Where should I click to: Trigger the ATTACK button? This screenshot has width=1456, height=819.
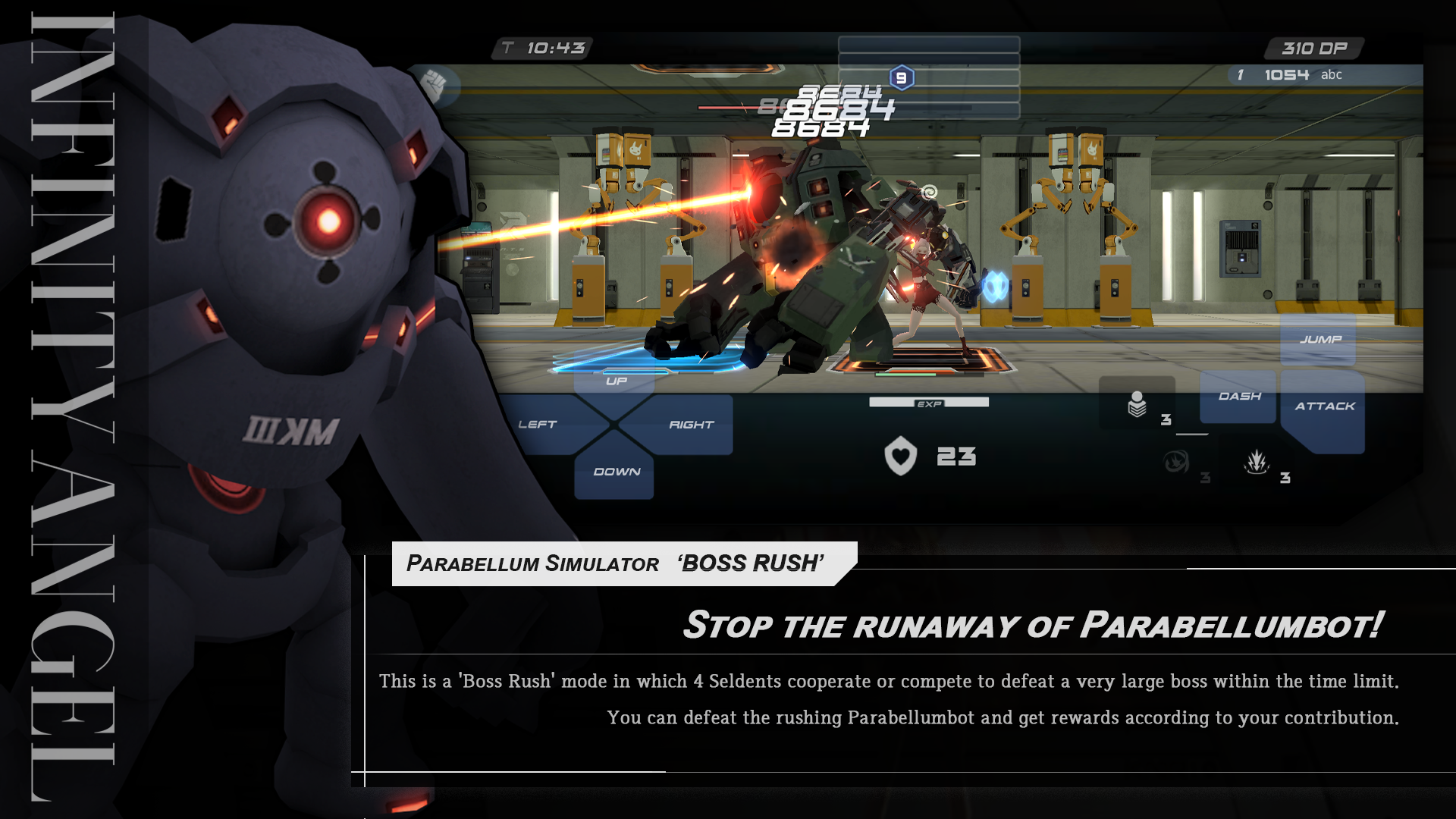tap(1324, 407)
